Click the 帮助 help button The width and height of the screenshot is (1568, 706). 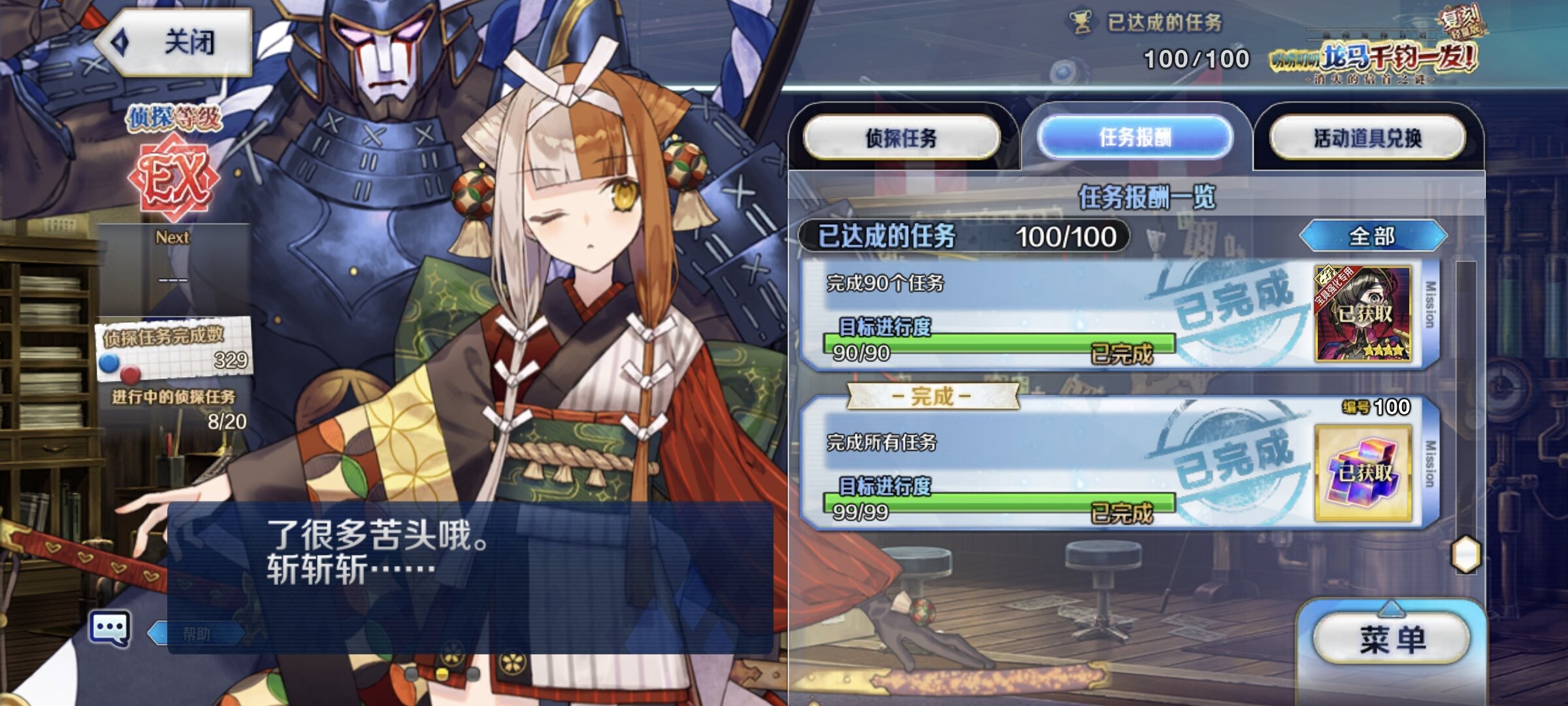pos(196,633)
